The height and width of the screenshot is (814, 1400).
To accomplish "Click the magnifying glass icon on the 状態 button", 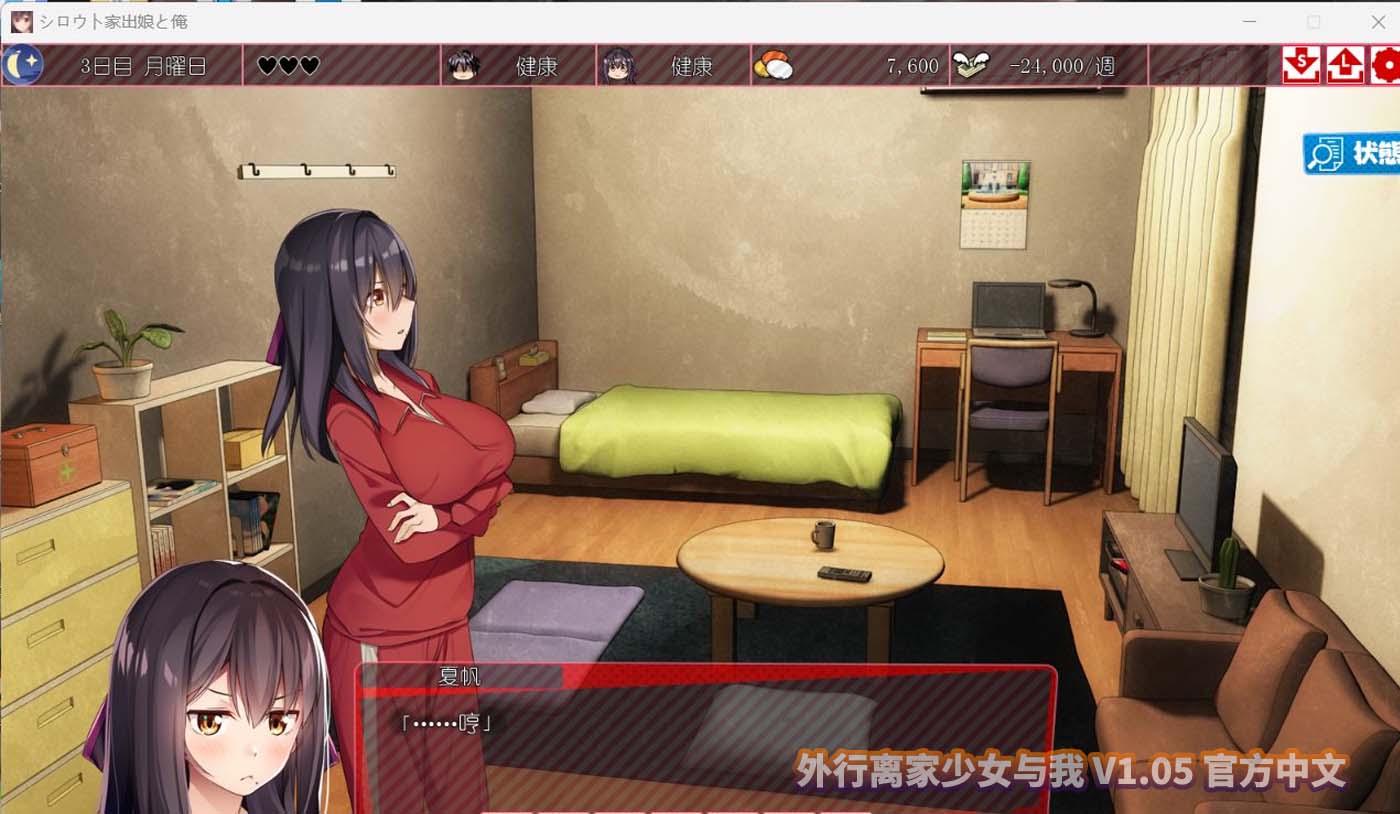I will tap(1322, 155).
